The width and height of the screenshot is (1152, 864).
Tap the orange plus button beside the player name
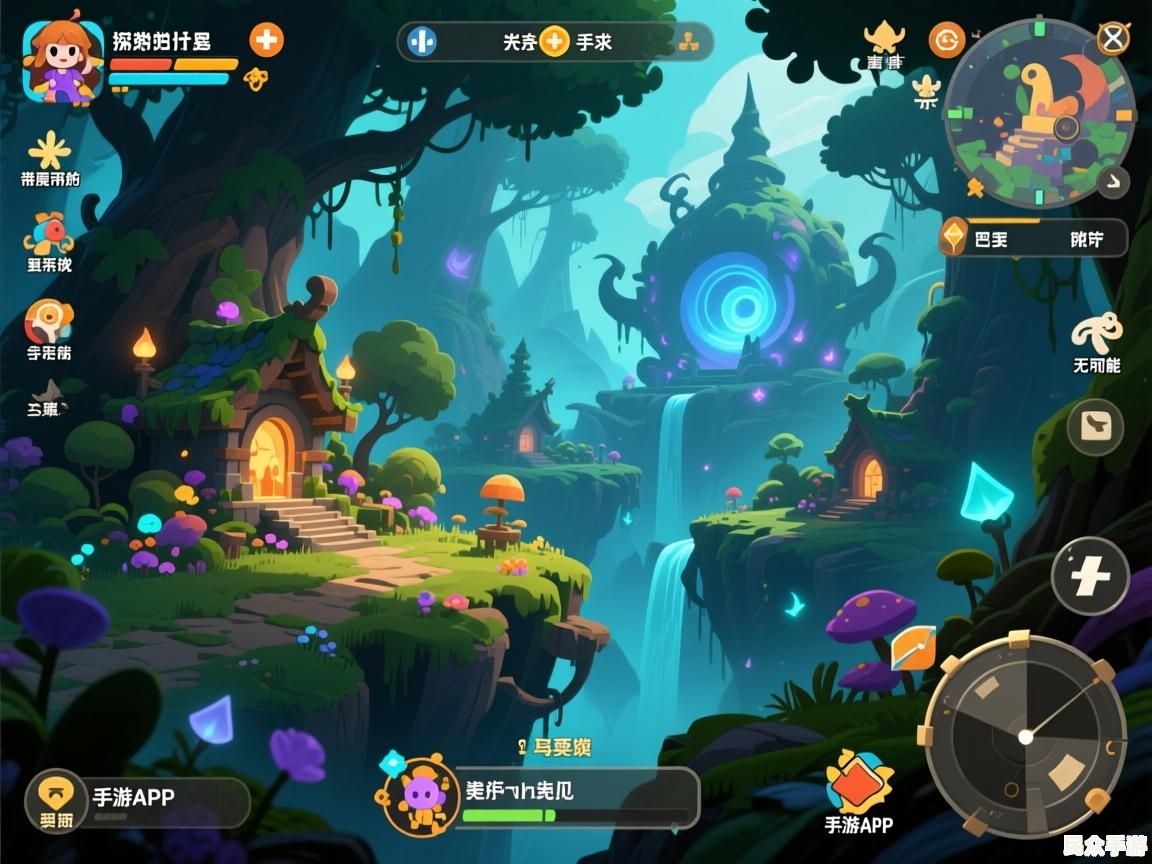[266, 40]
